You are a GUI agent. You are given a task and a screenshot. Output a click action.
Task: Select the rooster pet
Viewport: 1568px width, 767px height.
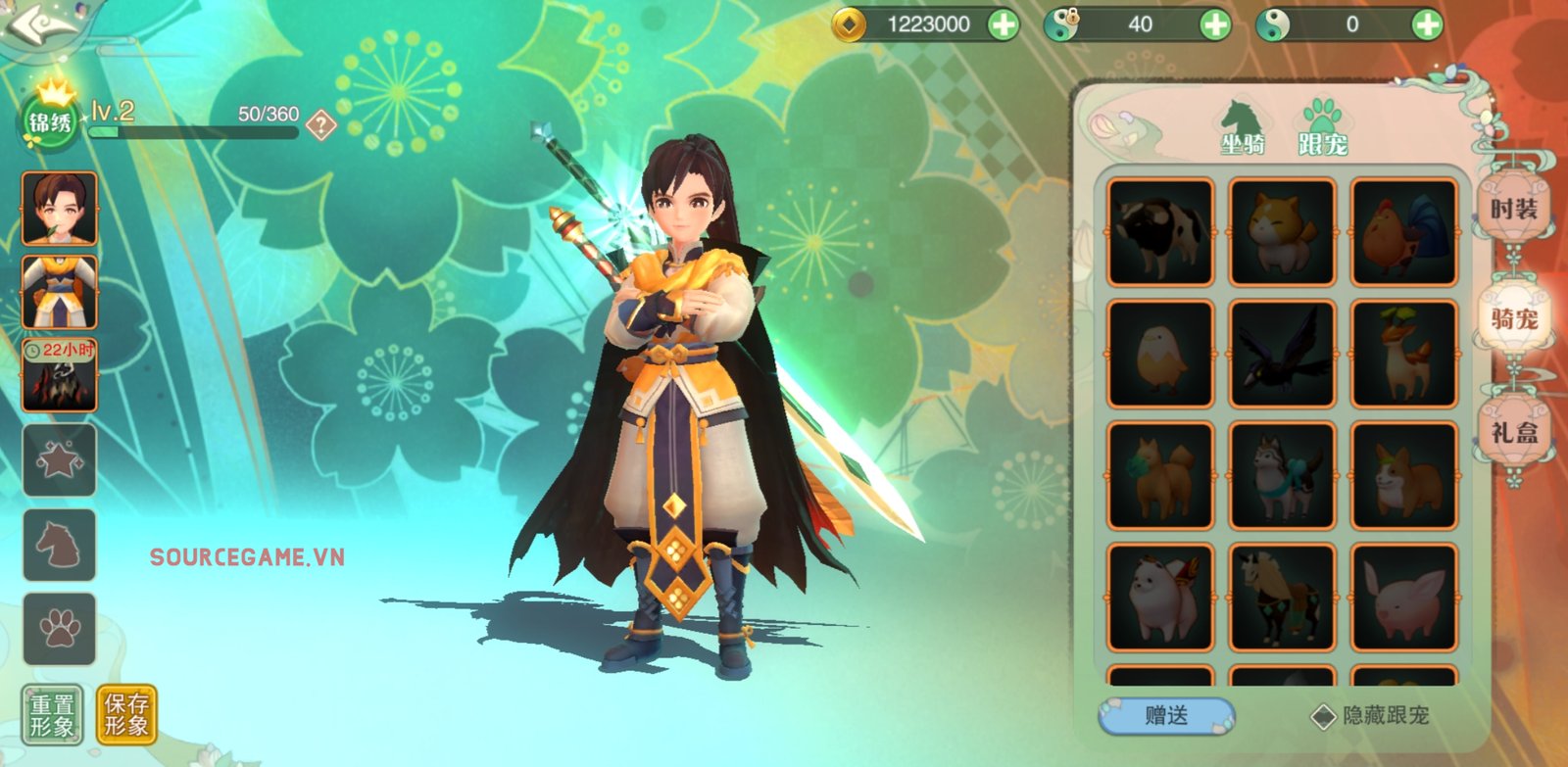click(1403, 232)
